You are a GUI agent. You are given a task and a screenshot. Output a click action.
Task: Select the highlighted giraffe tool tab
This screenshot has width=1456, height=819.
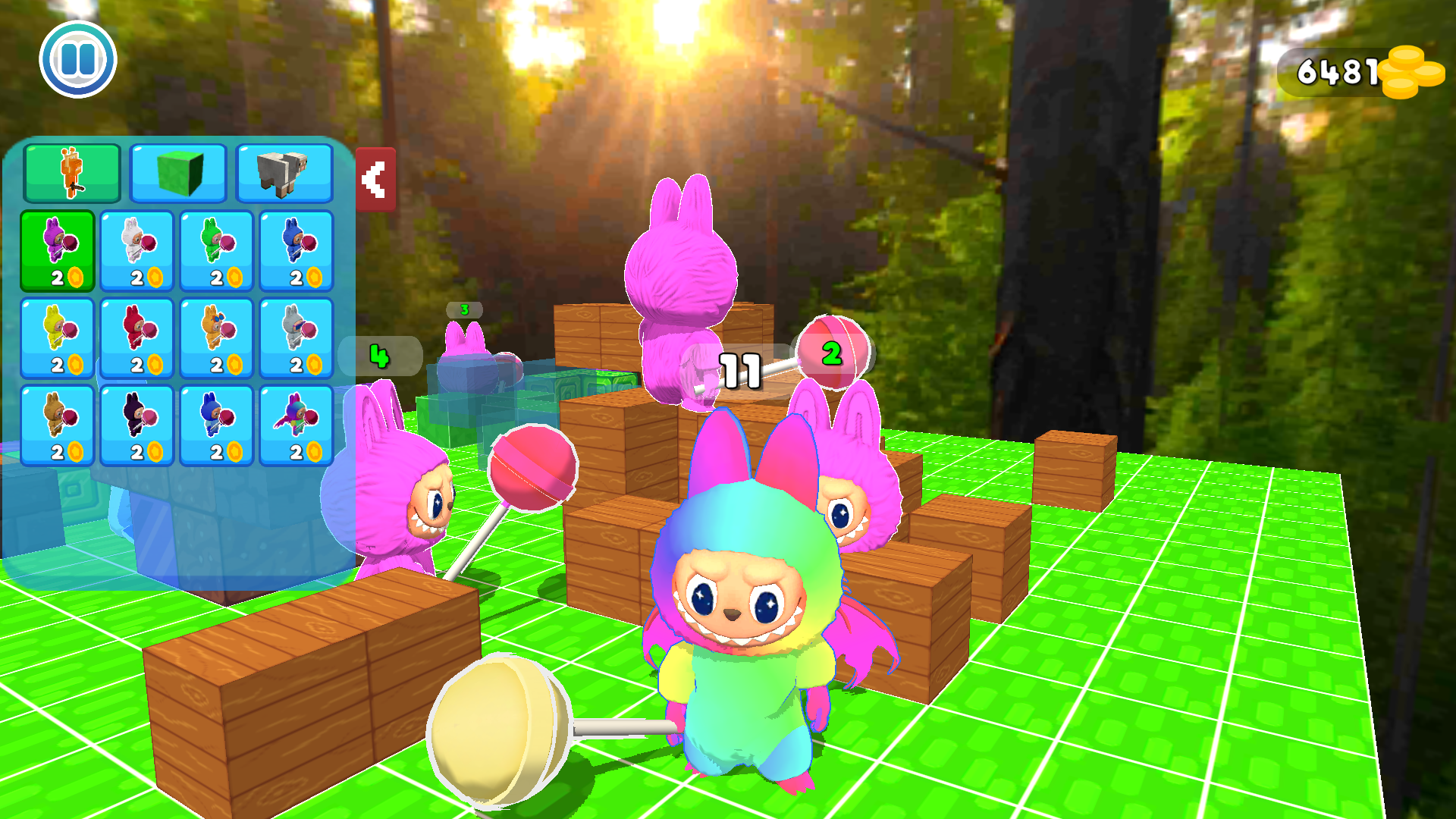pos(72,173)
